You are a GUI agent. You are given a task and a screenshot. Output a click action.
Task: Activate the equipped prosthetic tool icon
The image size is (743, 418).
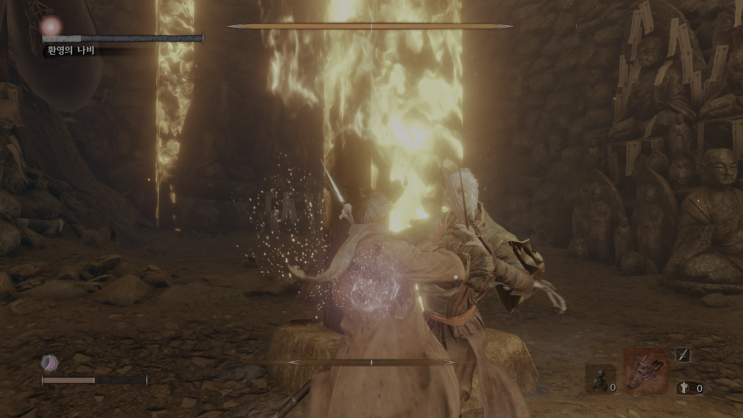(645, 370)
